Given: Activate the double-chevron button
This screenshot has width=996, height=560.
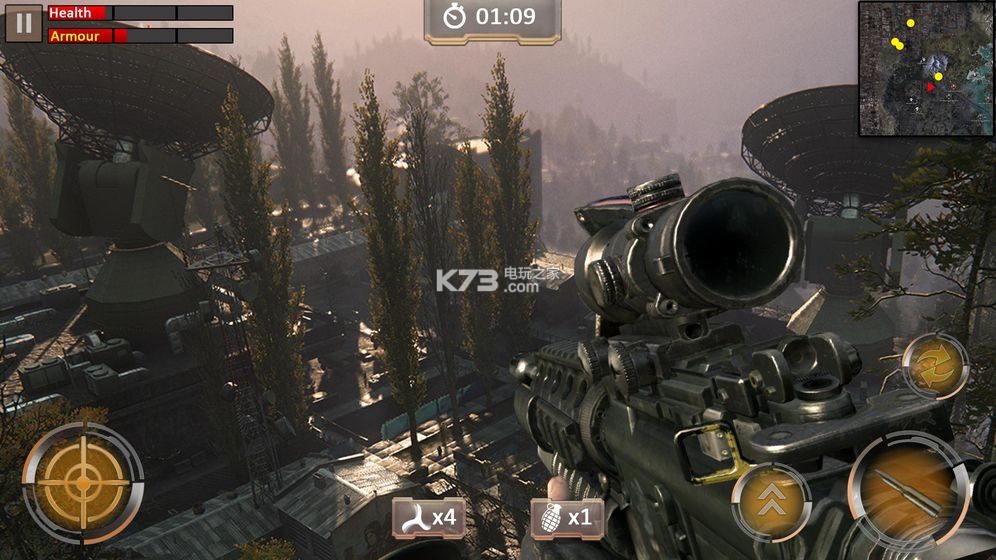Looking at the screenshot, I should point(770,503).
